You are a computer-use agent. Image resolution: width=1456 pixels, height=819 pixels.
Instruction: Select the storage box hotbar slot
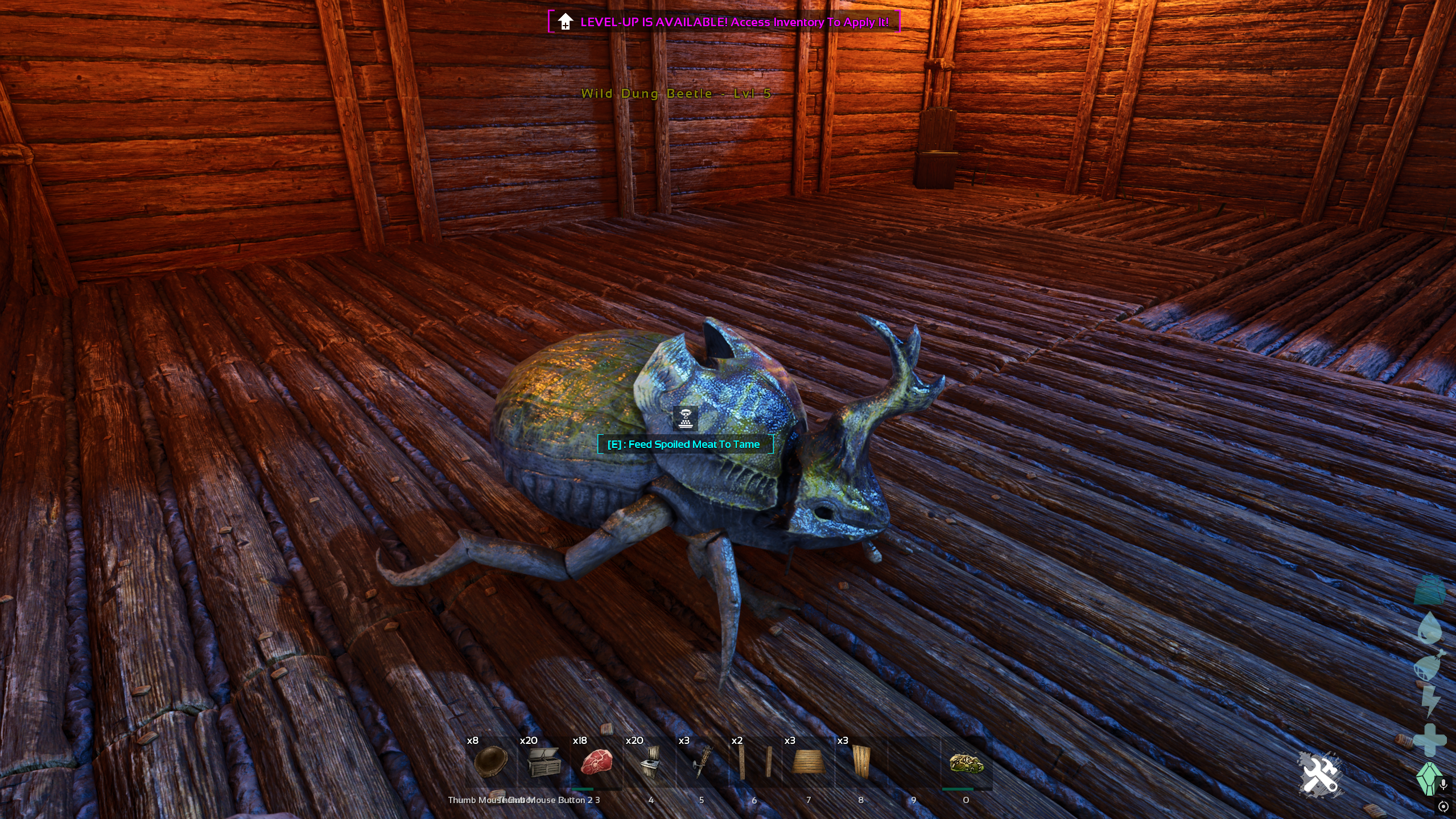(x=543, y=763)
